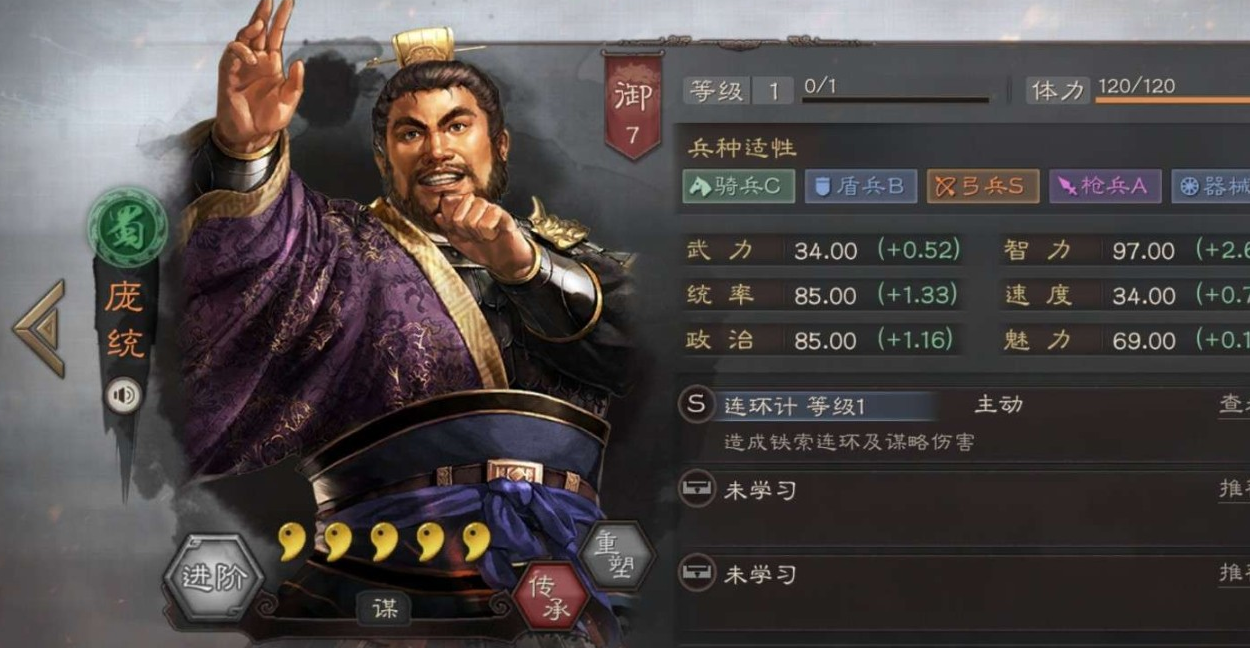Screen dimensions: 1250x648
Task: Select the 重塑 reshape button
Action: coord(616,555)
